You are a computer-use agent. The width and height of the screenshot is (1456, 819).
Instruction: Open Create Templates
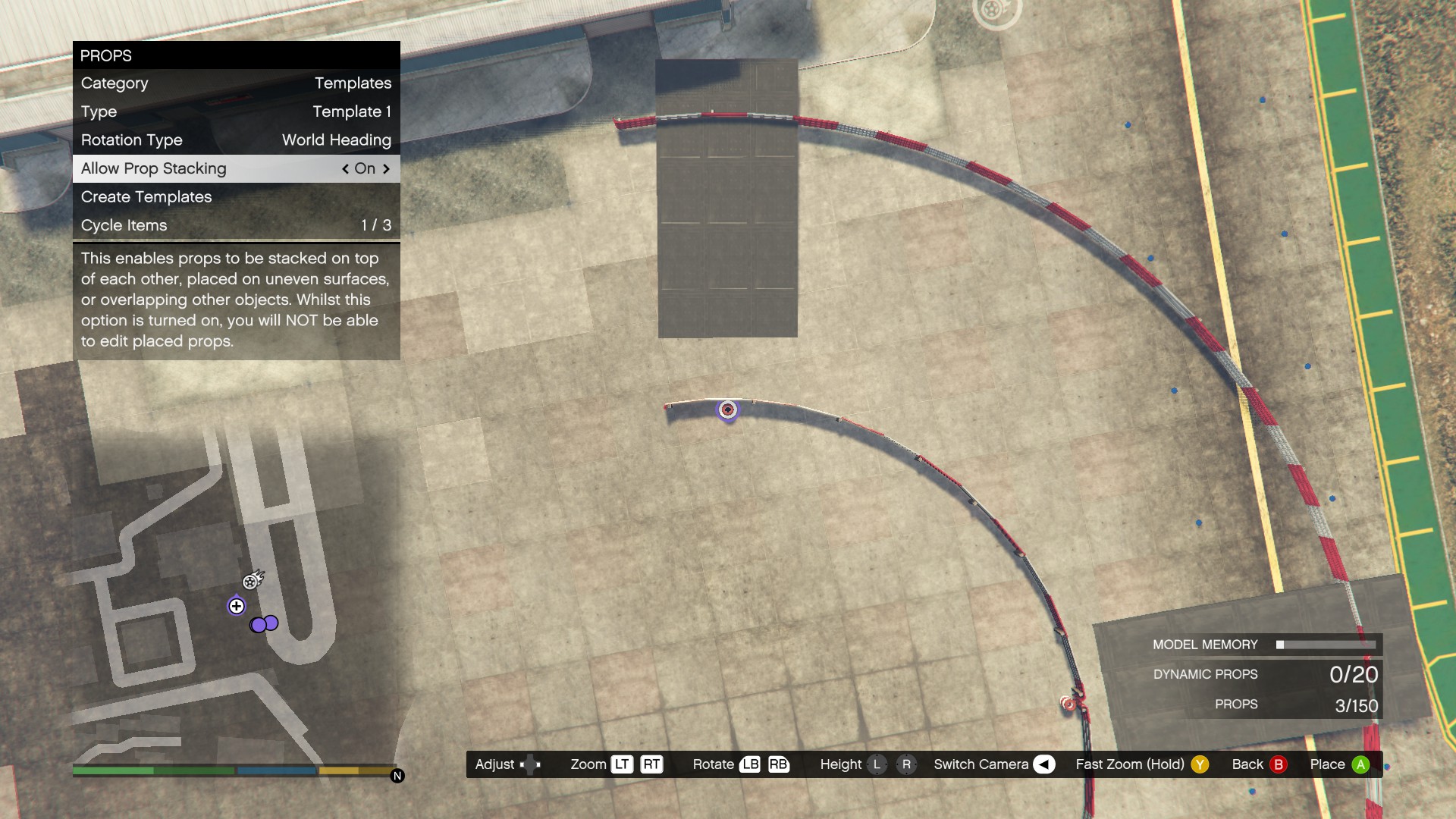236,197
